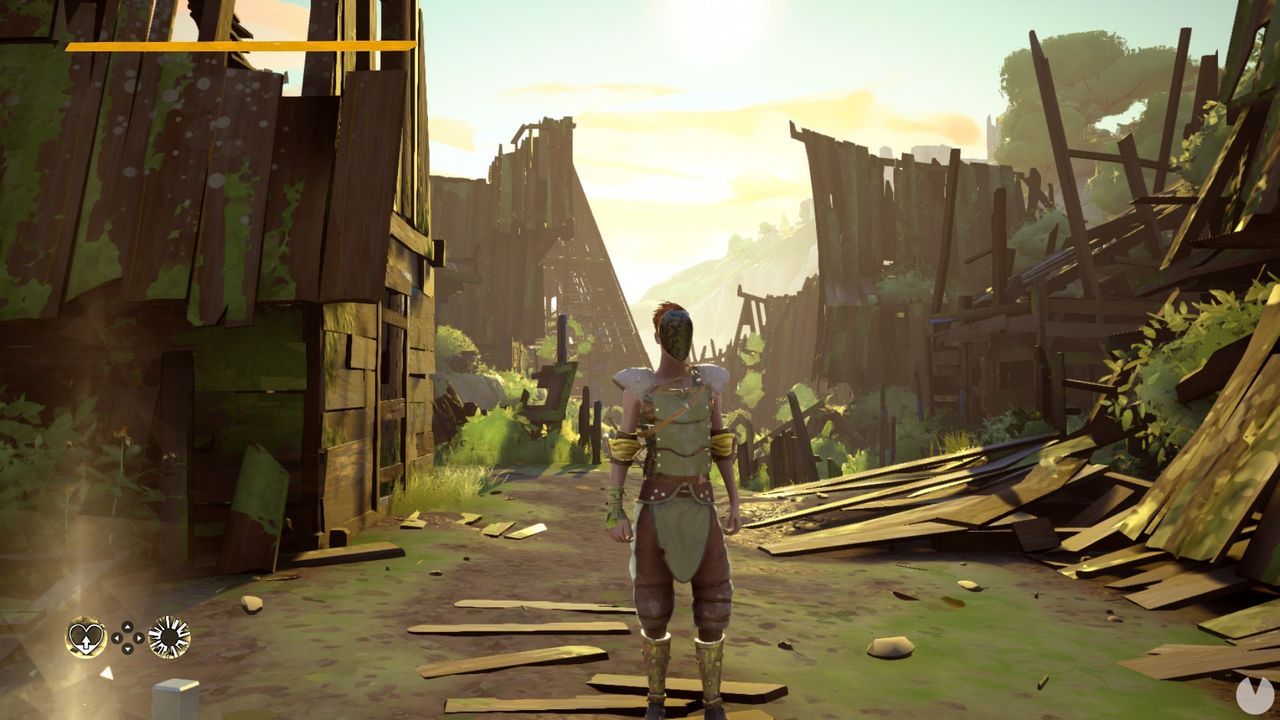Click the white triangle prompt below the HUD
This screenshot has height=720, width=1280.
107,672
